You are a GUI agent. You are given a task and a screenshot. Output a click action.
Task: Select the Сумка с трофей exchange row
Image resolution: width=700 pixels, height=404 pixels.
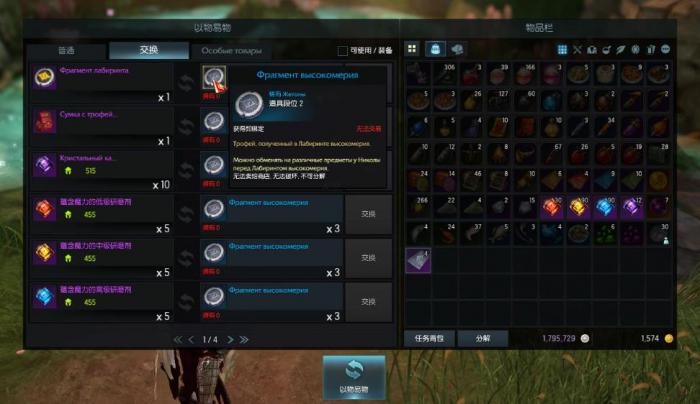(100, 123)
